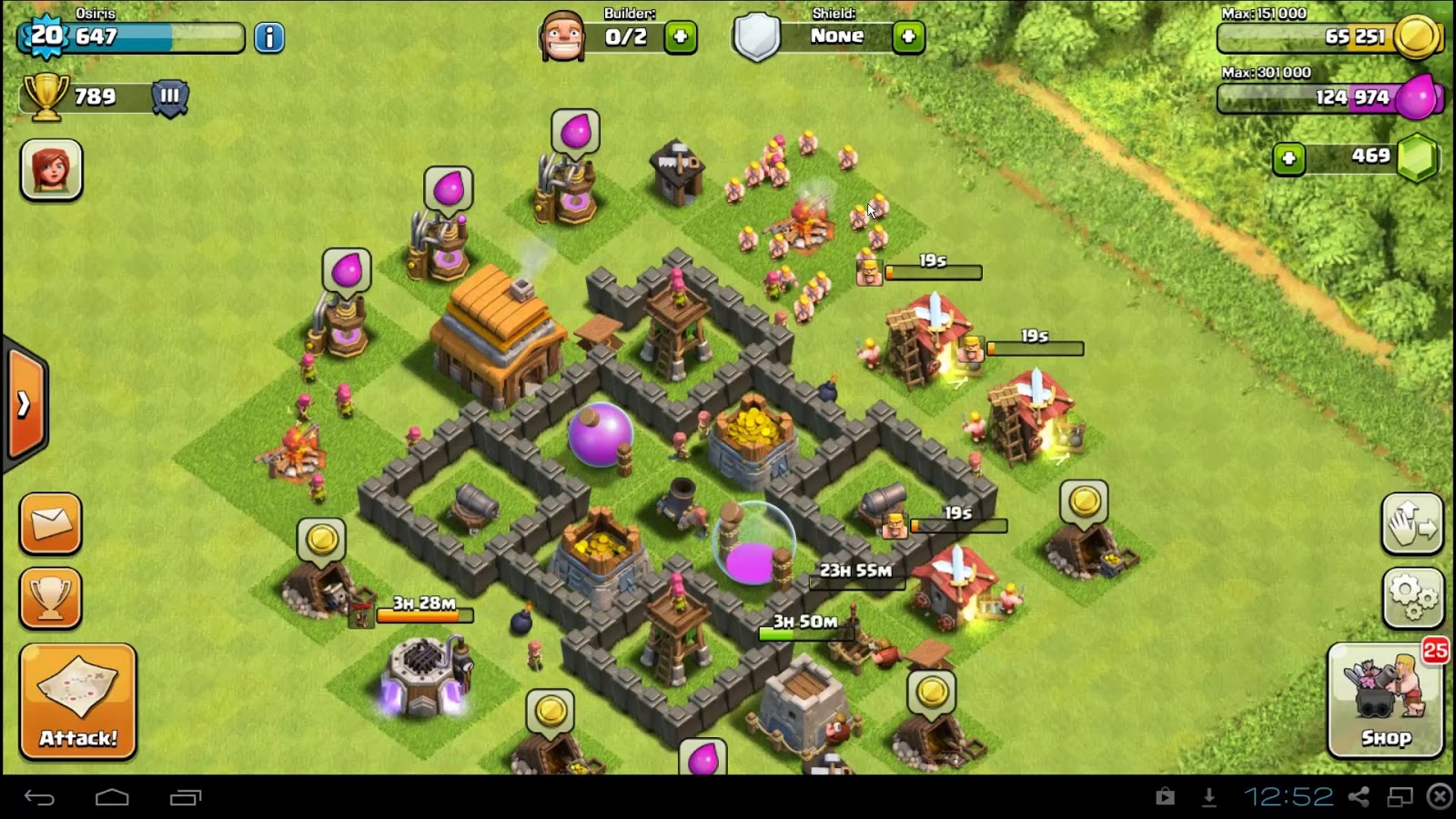The width and height of the screenshot is (1456, 819).
Task: Open the info panel beside the XP bar
Action: coord(268,39)
